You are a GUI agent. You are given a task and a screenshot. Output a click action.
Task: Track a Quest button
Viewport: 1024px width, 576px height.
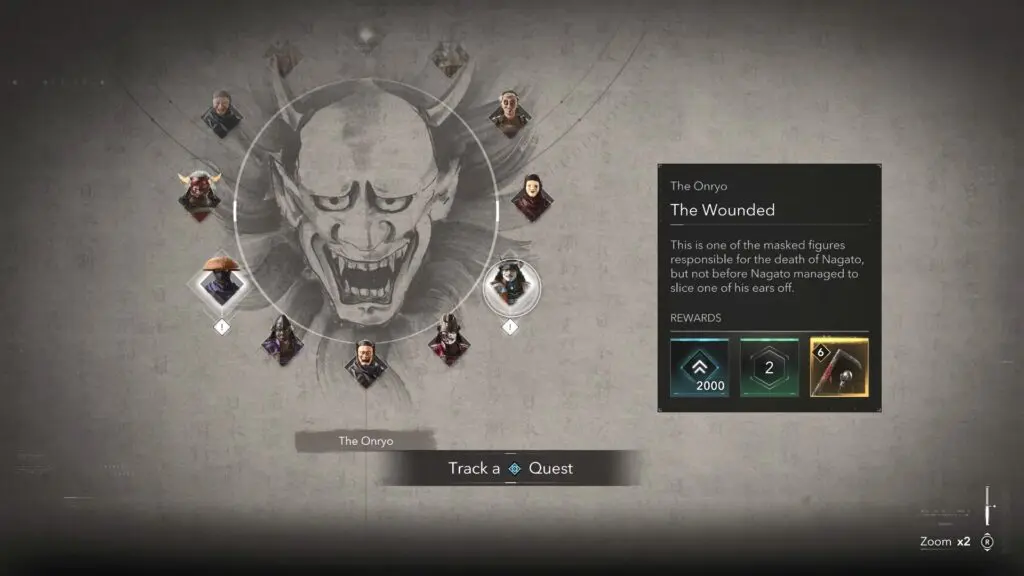pos(510,468)
